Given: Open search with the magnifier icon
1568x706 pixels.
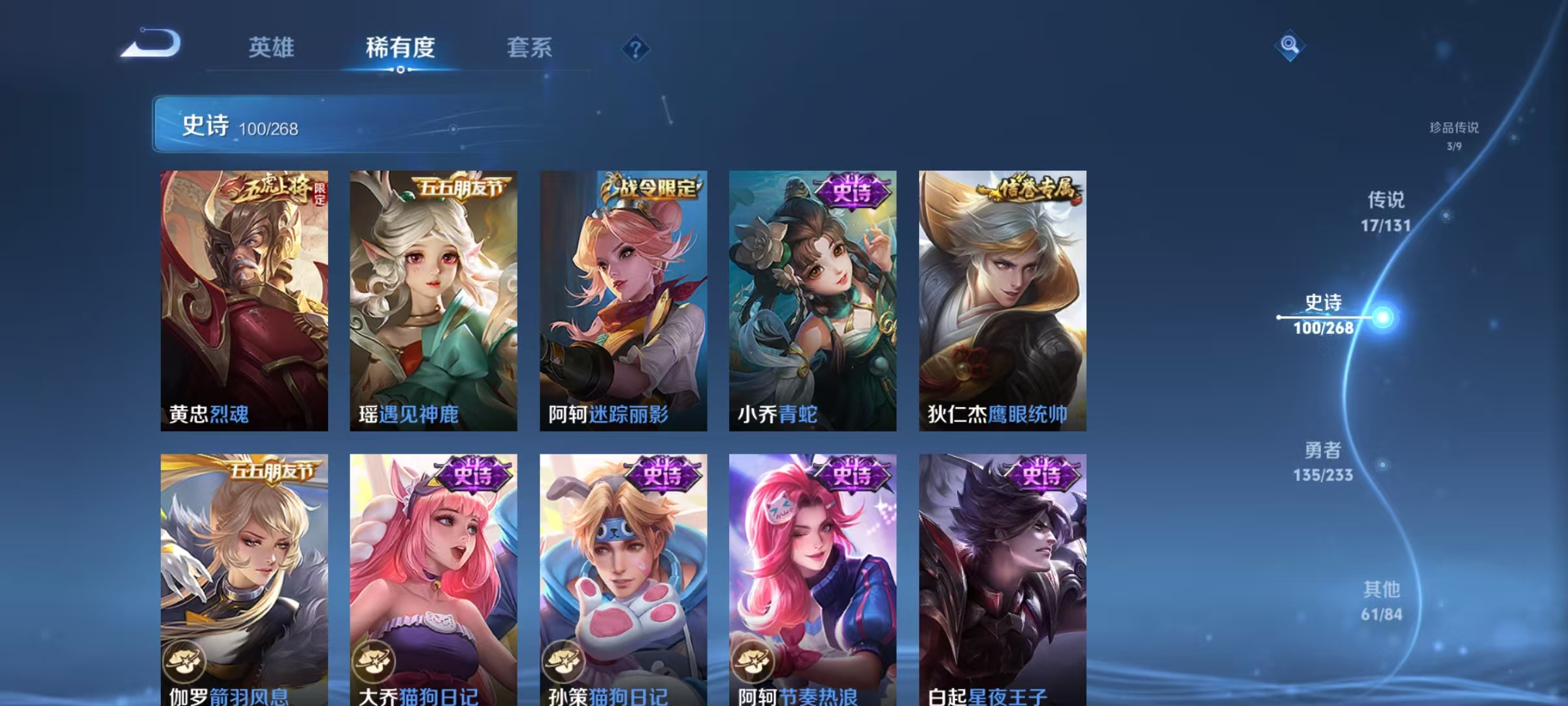Looking at the screenshot, I should 1288,44.
